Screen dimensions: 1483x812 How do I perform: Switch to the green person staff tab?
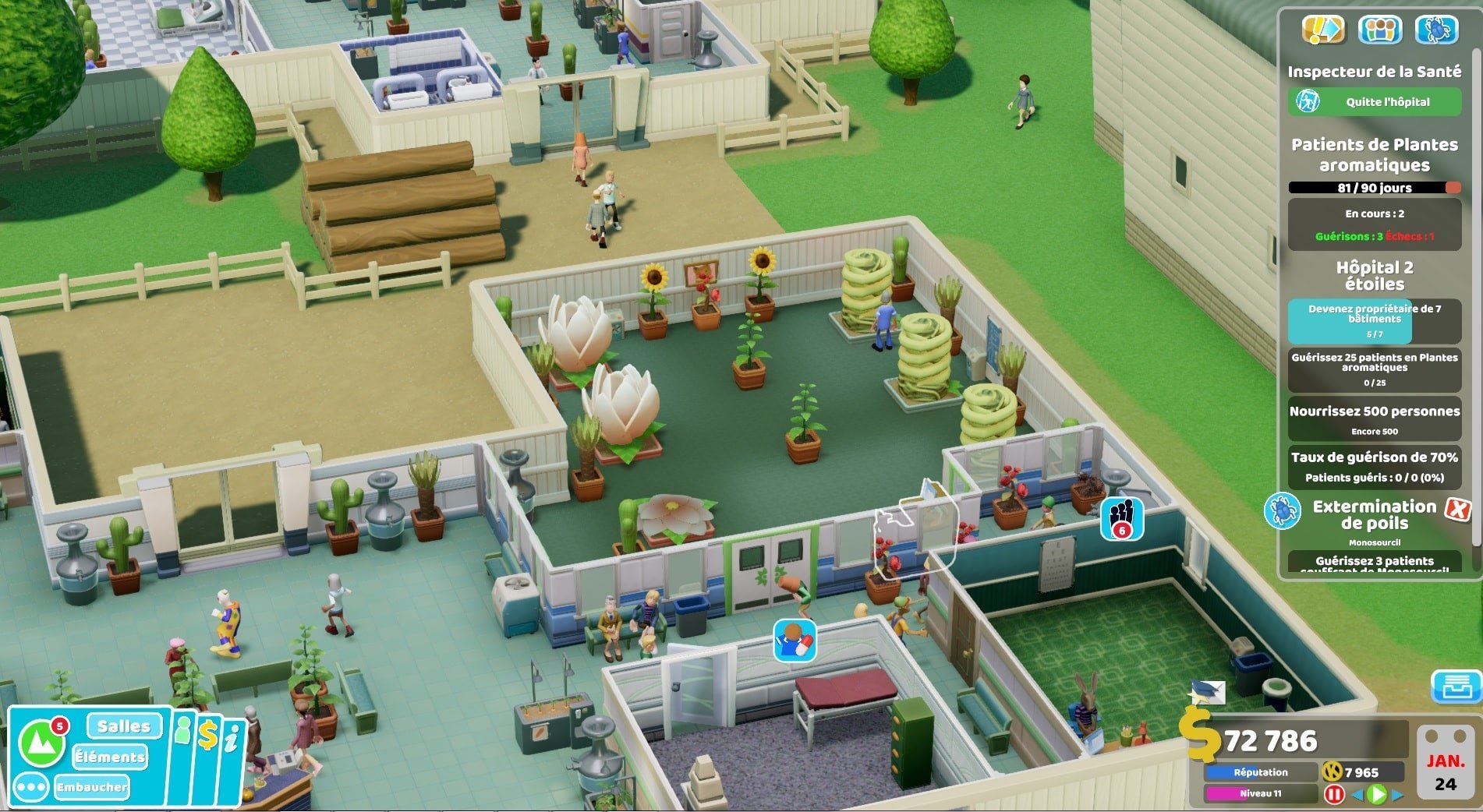click(x=182, y=733)
